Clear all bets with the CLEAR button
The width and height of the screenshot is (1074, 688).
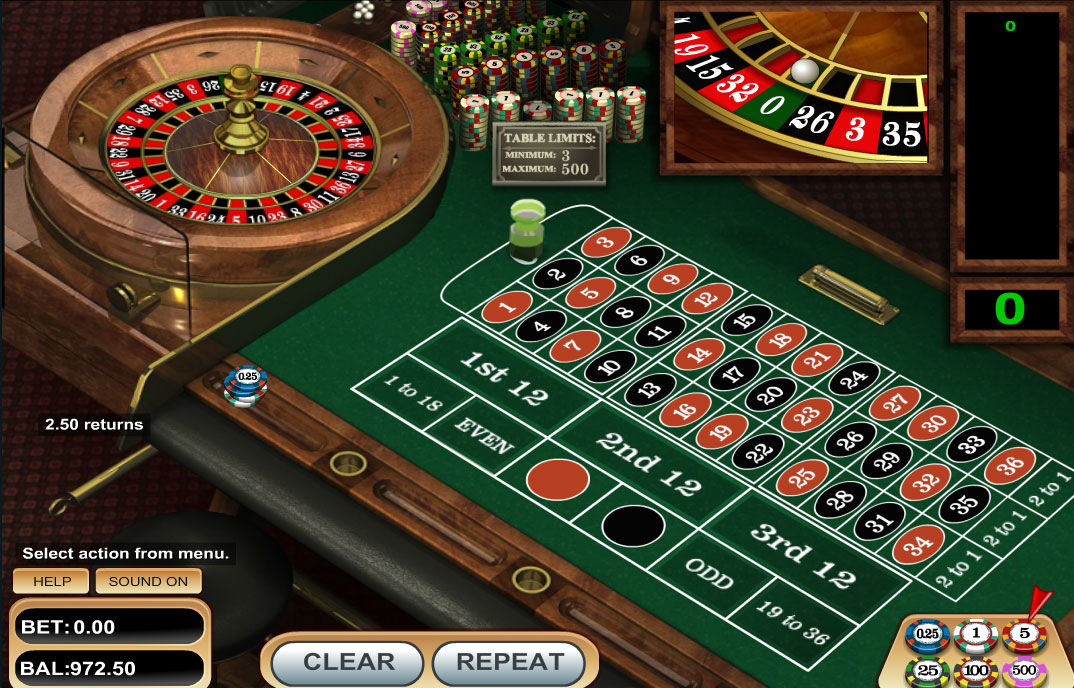[349, 661]
